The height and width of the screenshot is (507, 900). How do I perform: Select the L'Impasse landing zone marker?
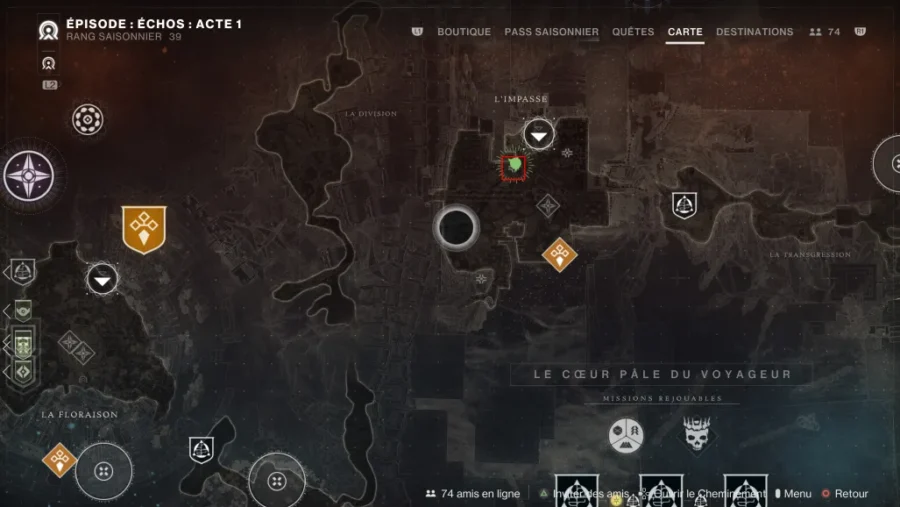[x=539, y=135]
